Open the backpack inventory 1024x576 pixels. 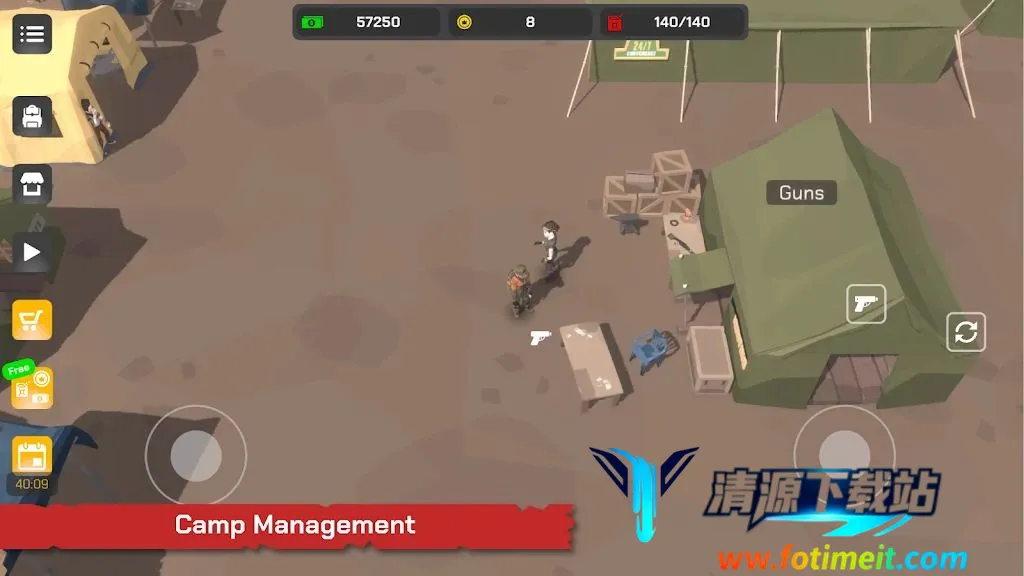(32, 117)
